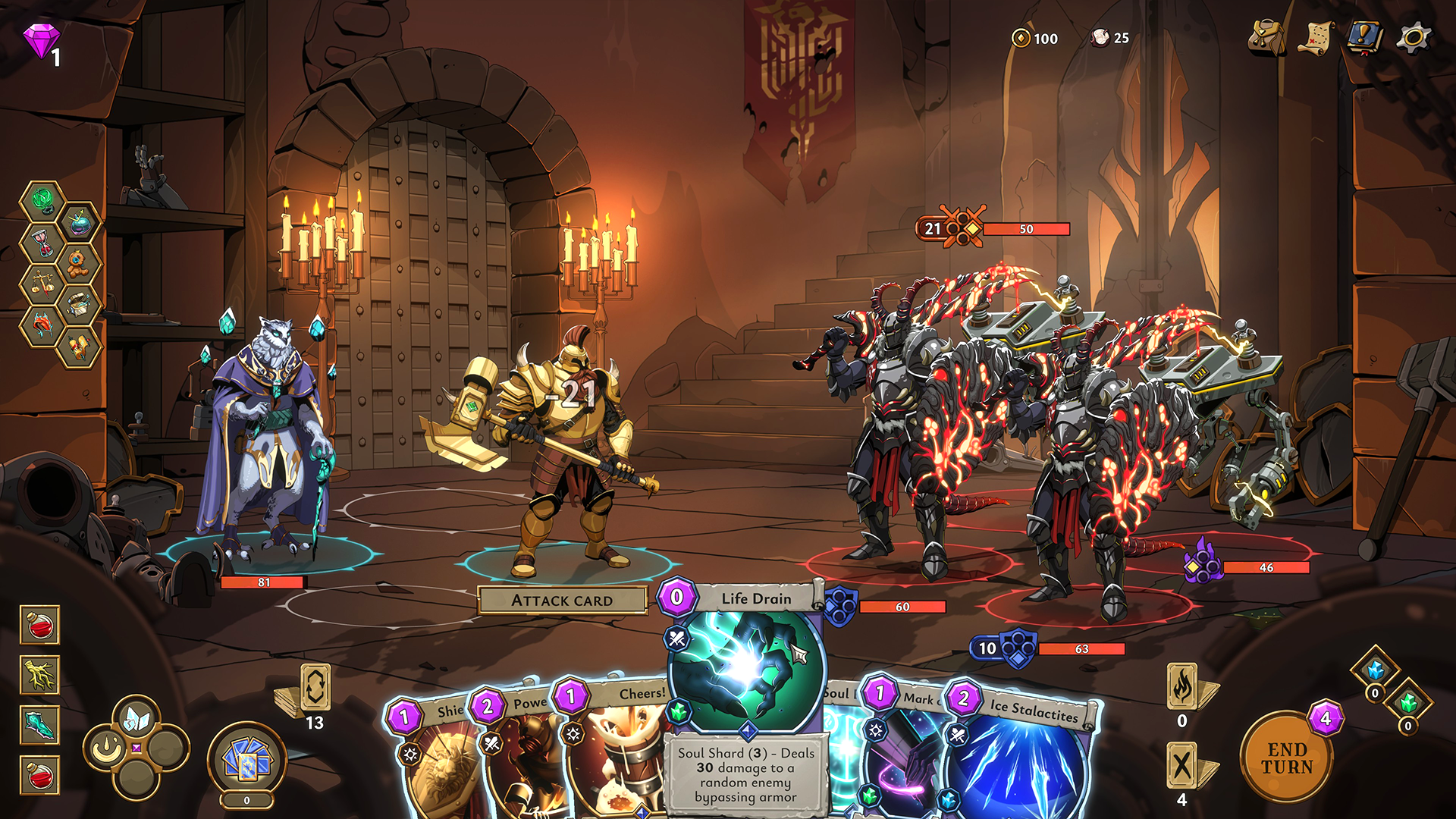The width and height of the screenshot is (1456, 819).
Task: View the draw pile deck
Action: [x=314, y=689]
